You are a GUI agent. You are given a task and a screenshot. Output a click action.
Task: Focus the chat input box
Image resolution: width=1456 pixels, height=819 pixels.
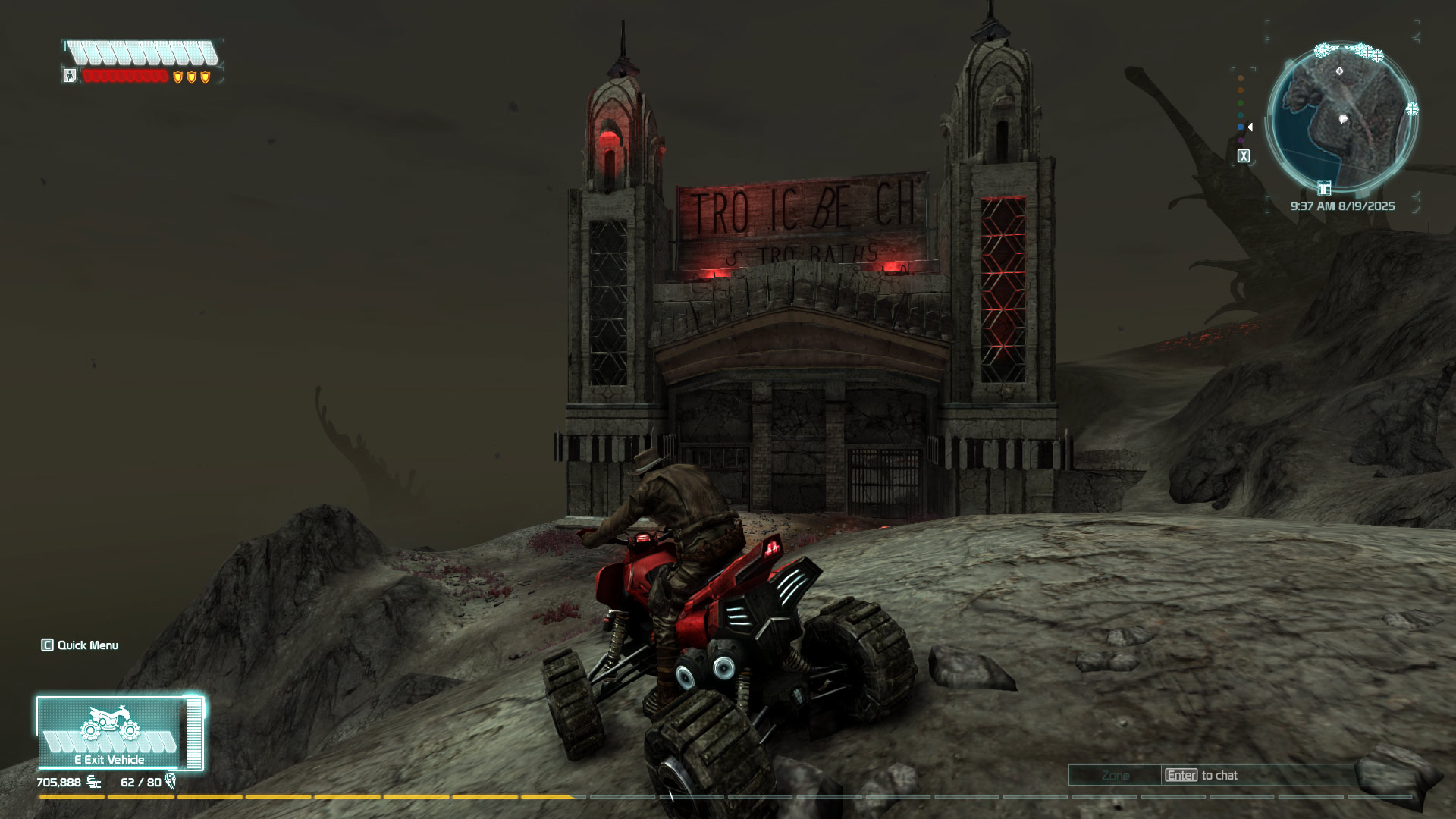(1259, 775)
